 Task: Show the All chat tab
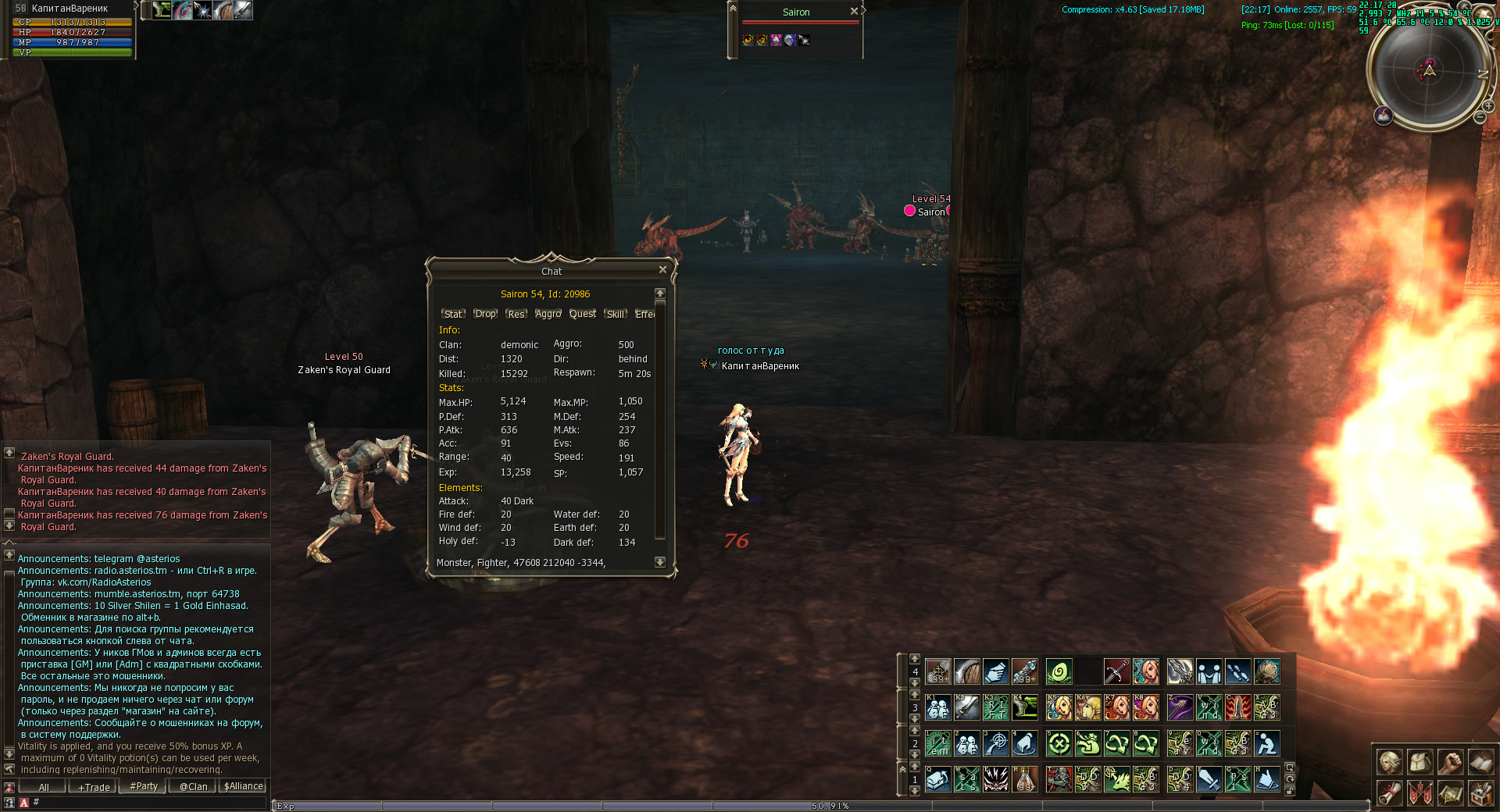click(44, 787)
